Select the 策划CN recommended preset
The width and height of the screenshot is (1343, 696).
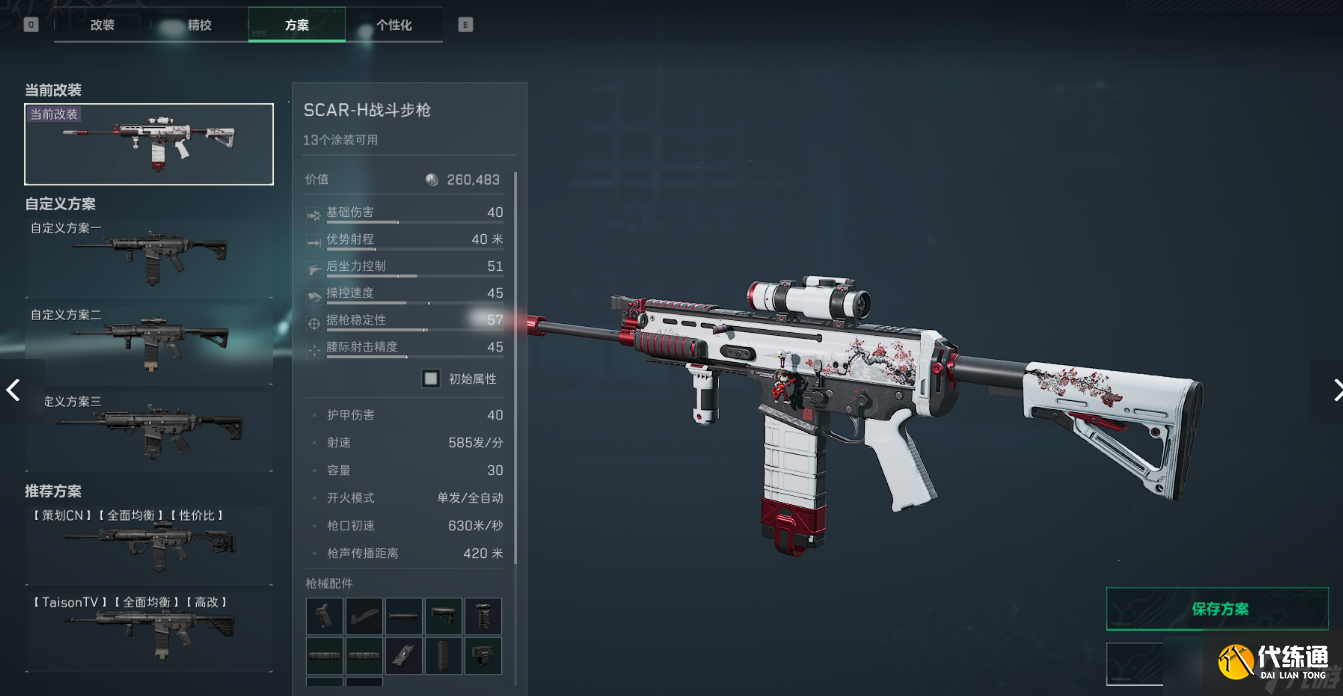tap(149, 545)
